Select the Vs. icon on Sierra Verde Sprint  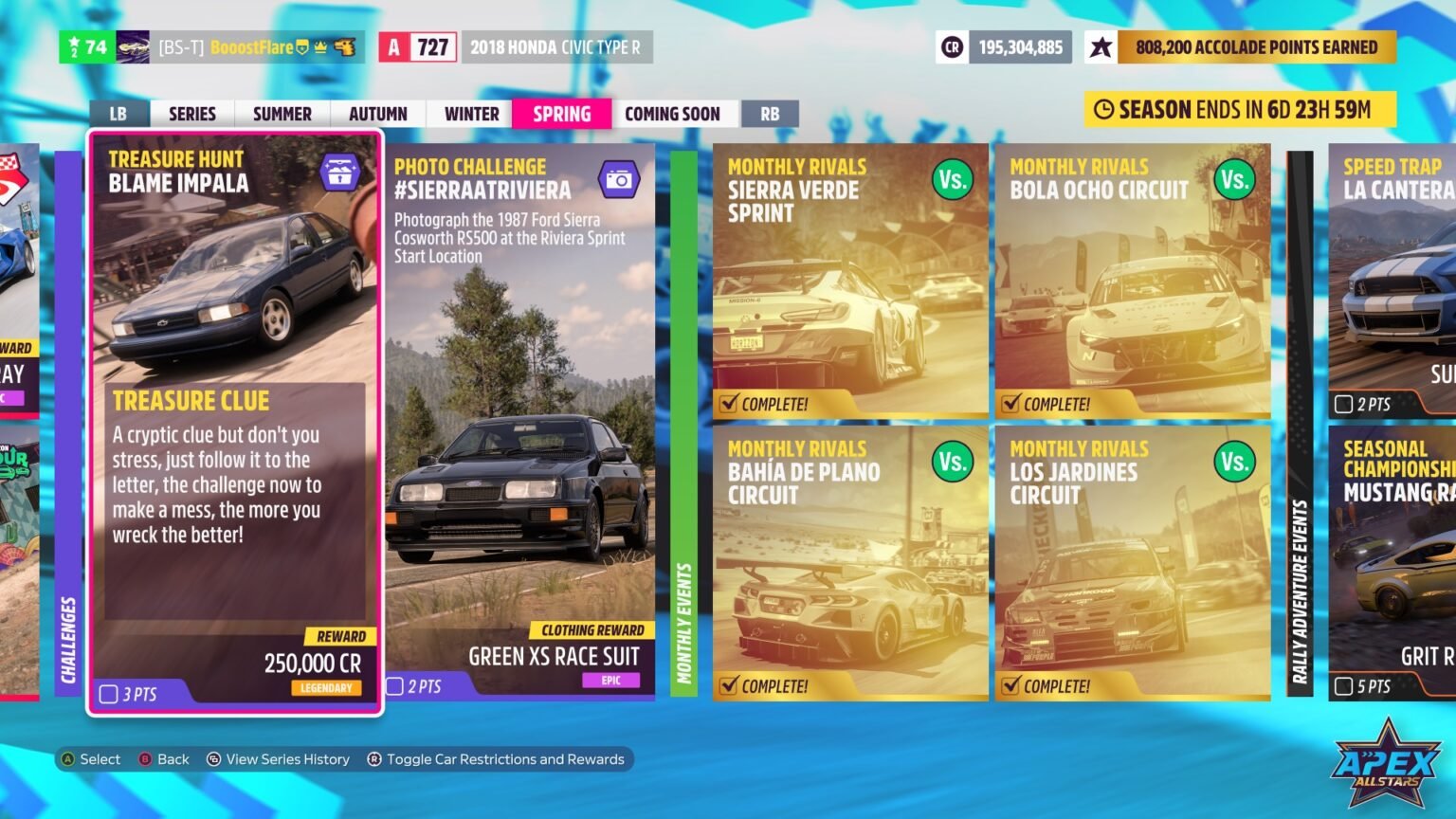point(951,179)
